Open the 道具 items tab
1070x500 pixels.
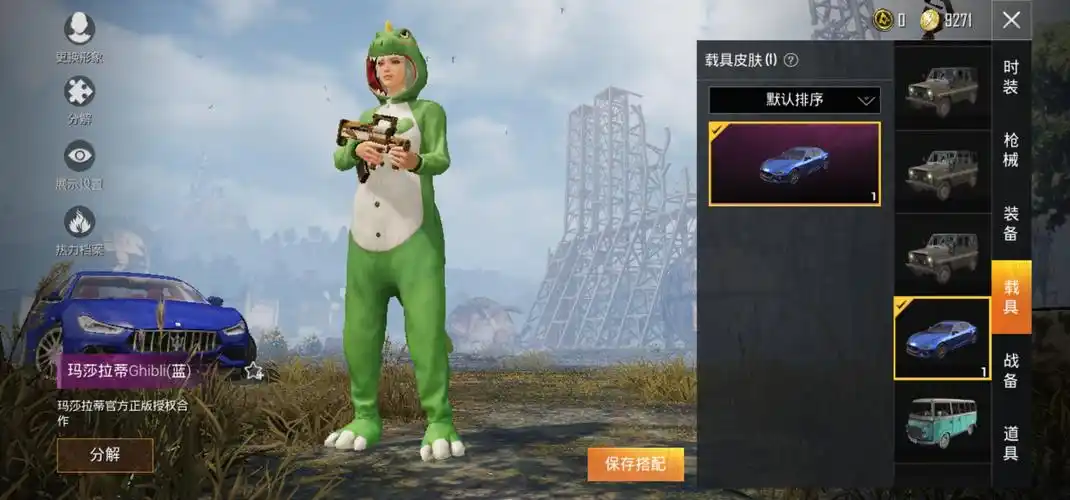pyautogui.click(x=1011, y=444)
